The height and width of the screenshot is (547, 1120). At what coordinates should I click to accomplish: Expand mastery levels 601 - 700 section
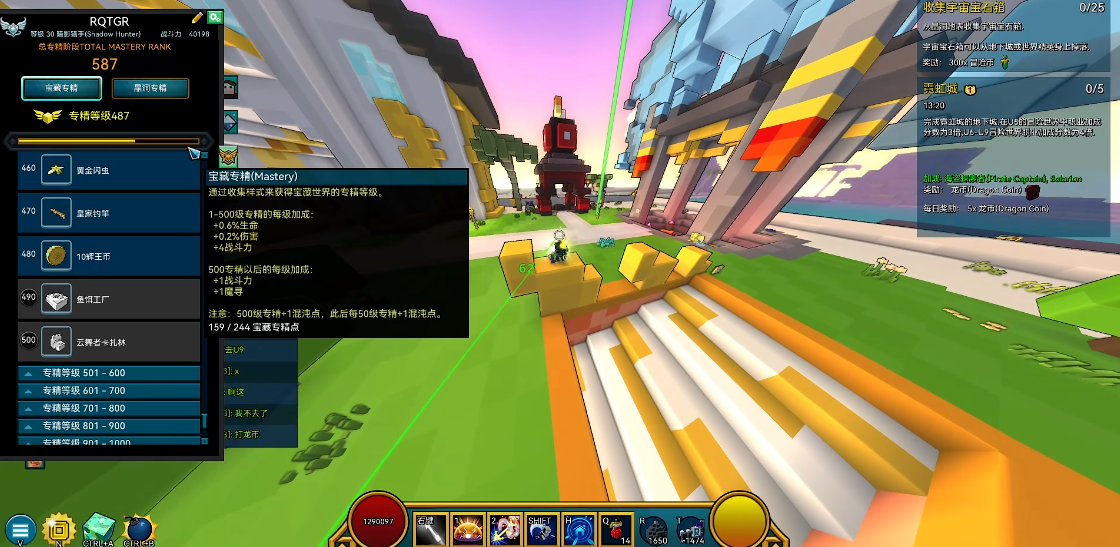(108, 391)
